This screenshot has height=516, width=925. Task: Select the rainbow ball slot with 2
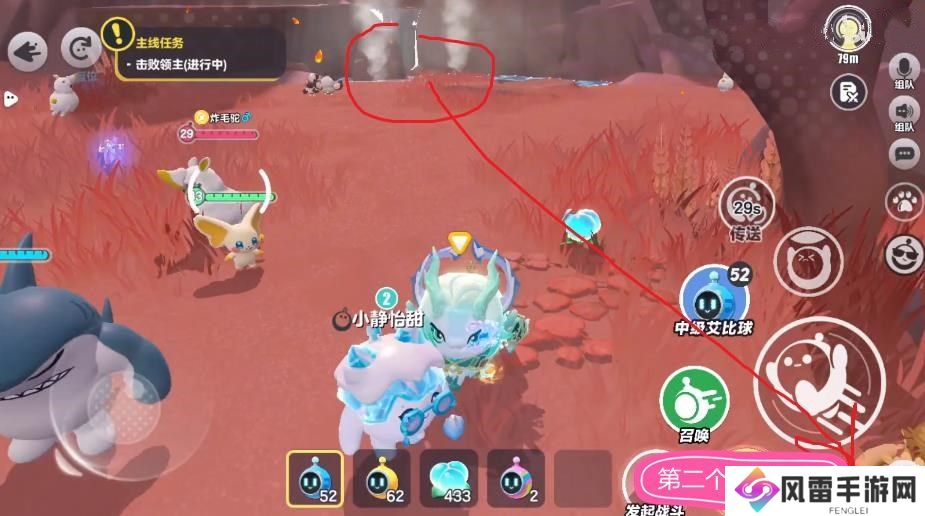516,479
